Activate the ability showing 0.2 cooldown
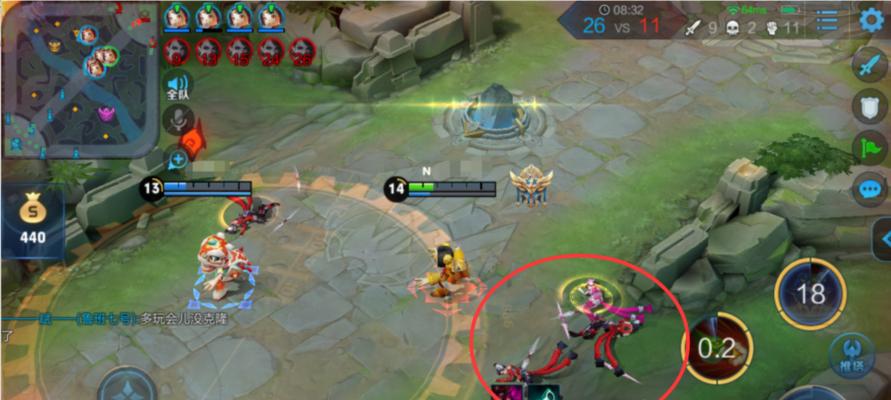Screen dimensions: 891x400 (x=717, y=348)
